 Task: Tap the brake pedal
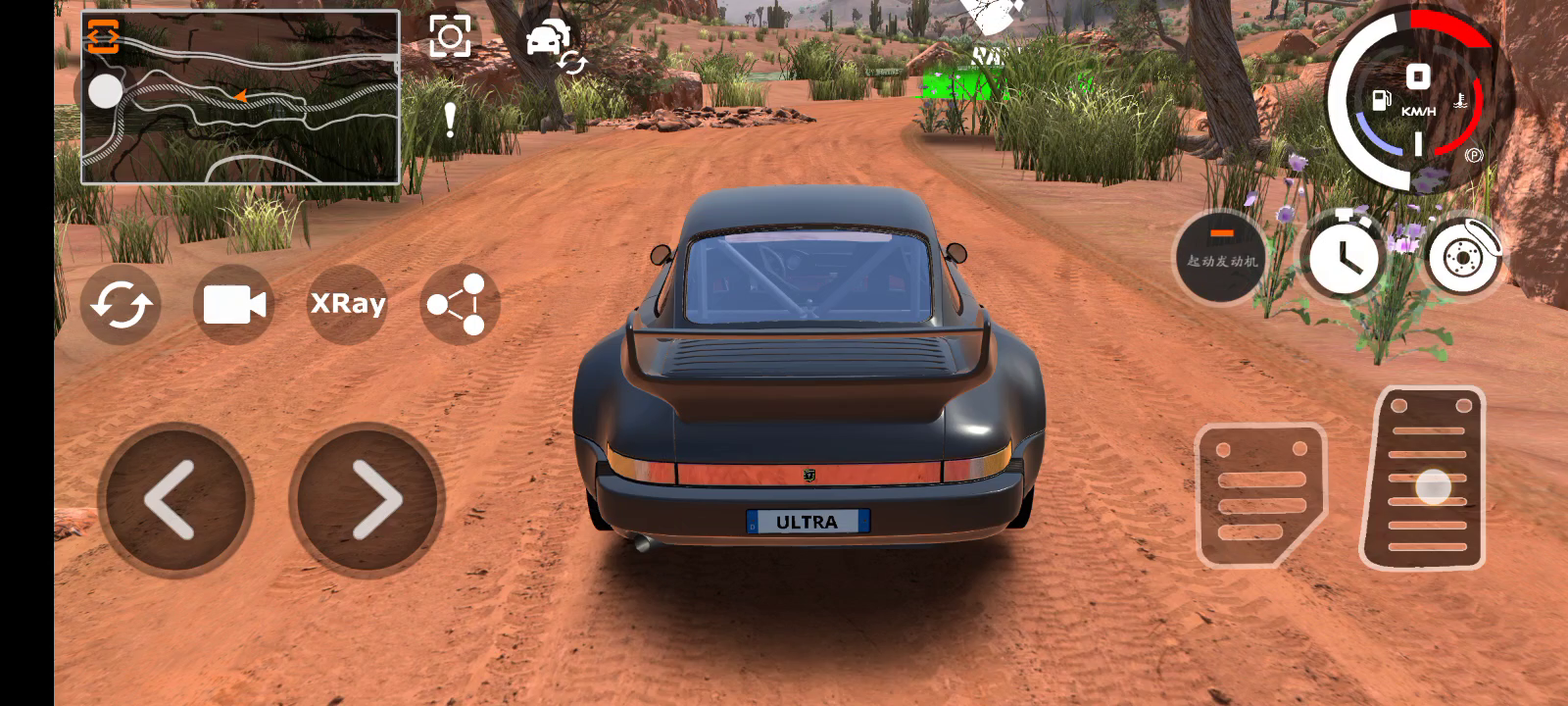pos(1258,495)
